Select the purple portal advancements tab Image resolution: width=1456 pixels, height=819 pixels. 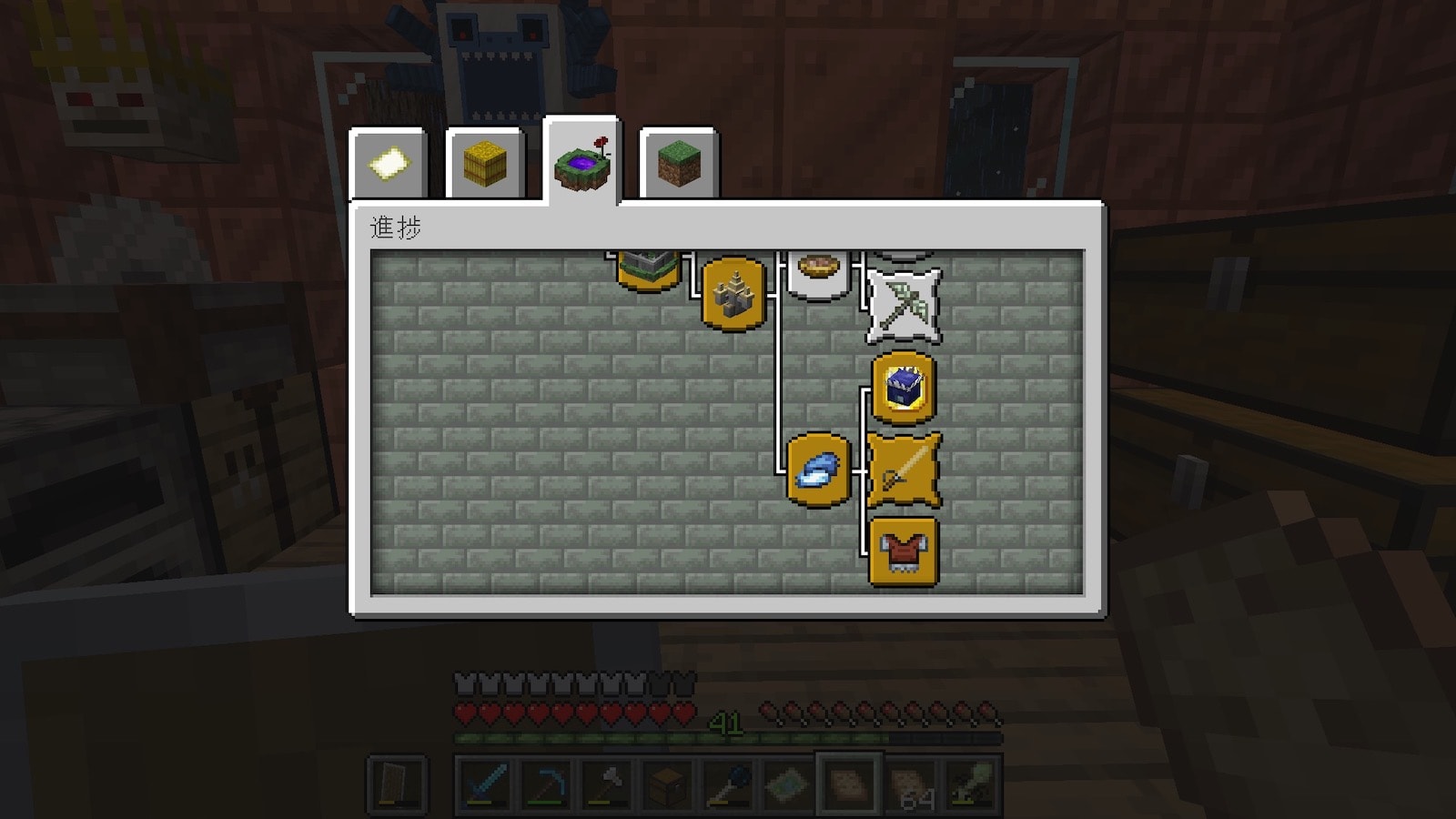coord(581,164)
